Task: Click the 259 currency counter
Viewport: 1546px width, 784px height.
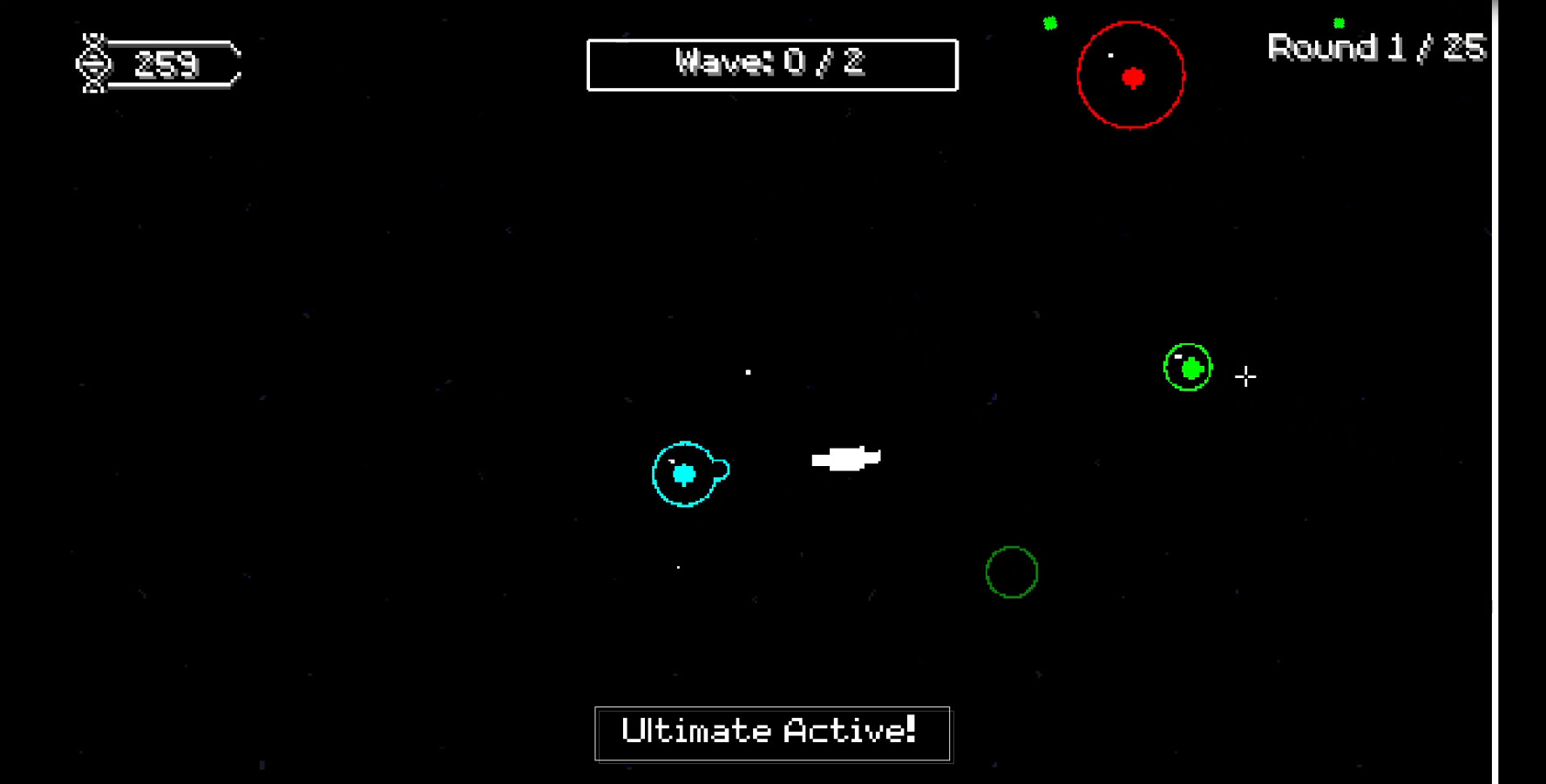Action: (x=167, y=63)
